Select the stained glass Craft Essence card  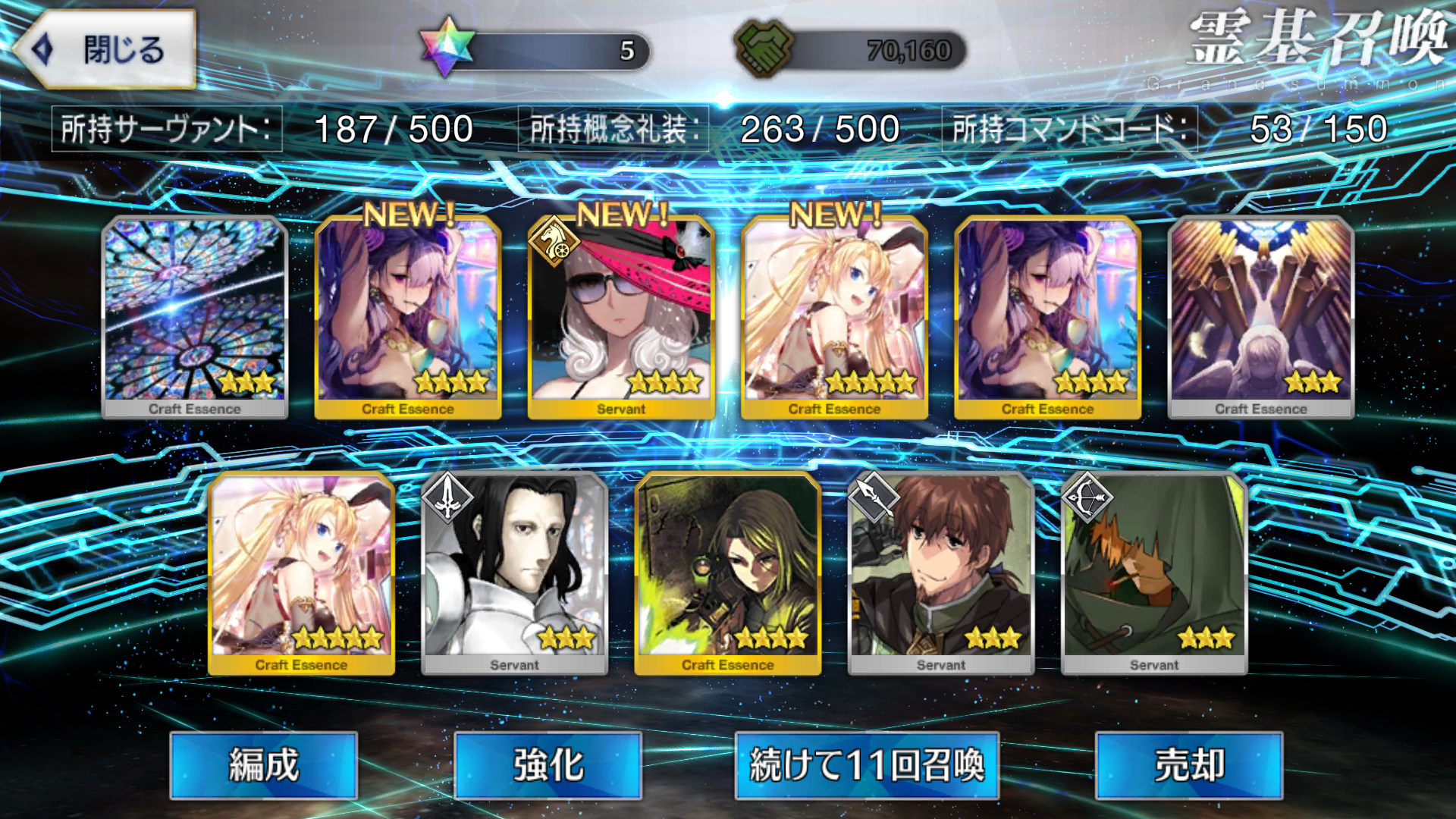[x=195, y=317]
